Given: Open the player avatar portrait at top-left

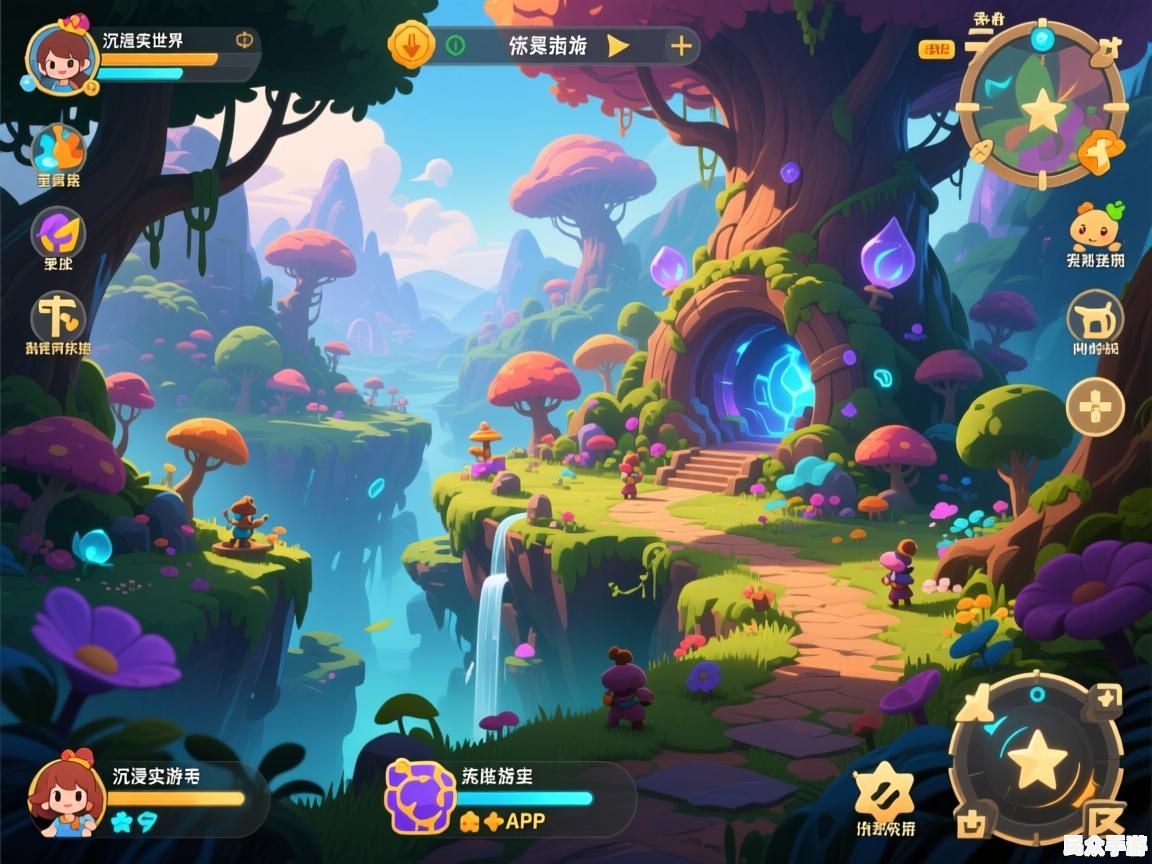Looking at the screenshot, I should (x=62, y=57).
